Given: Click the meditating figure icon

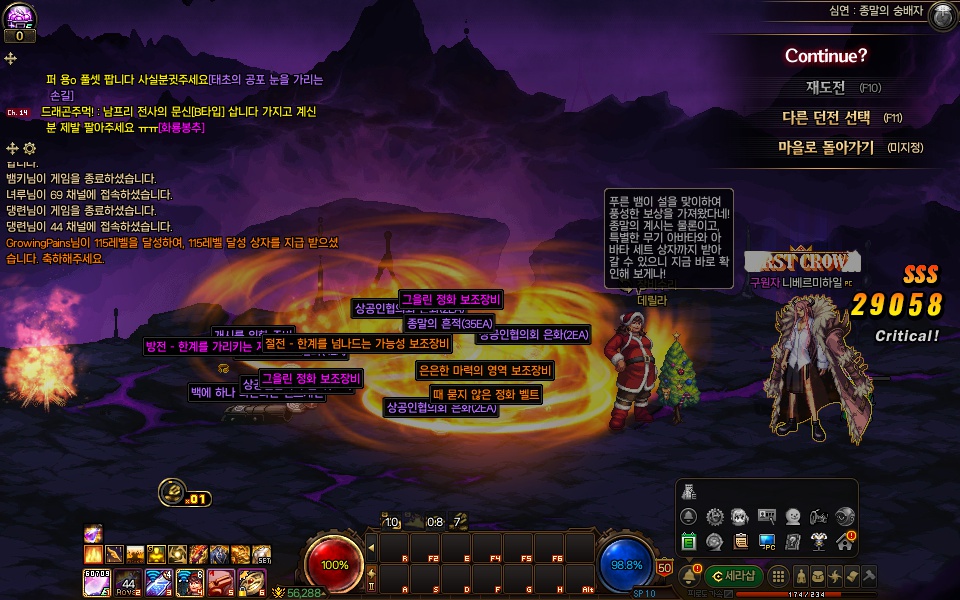Looking at the screenshot, I should (x=801, y=576).
